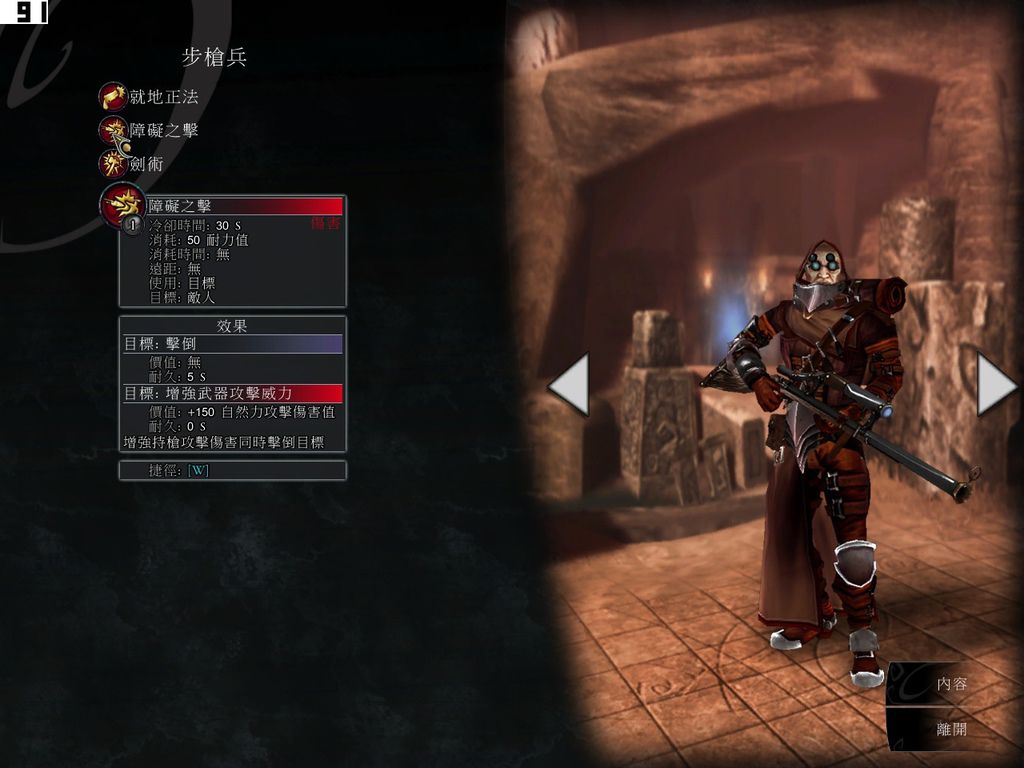
Task: Exit via the 離開 button
Action: pyautogui.click(x=951, y=729)
